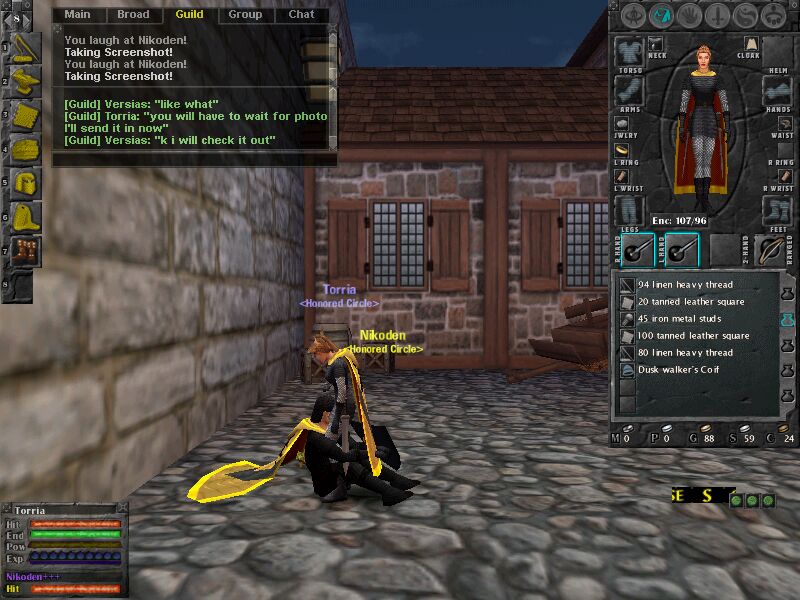Open the highlighted teal inventory bag
This screenshot has width=800, height=600.
pyautogui.click(x=788, y=318)
